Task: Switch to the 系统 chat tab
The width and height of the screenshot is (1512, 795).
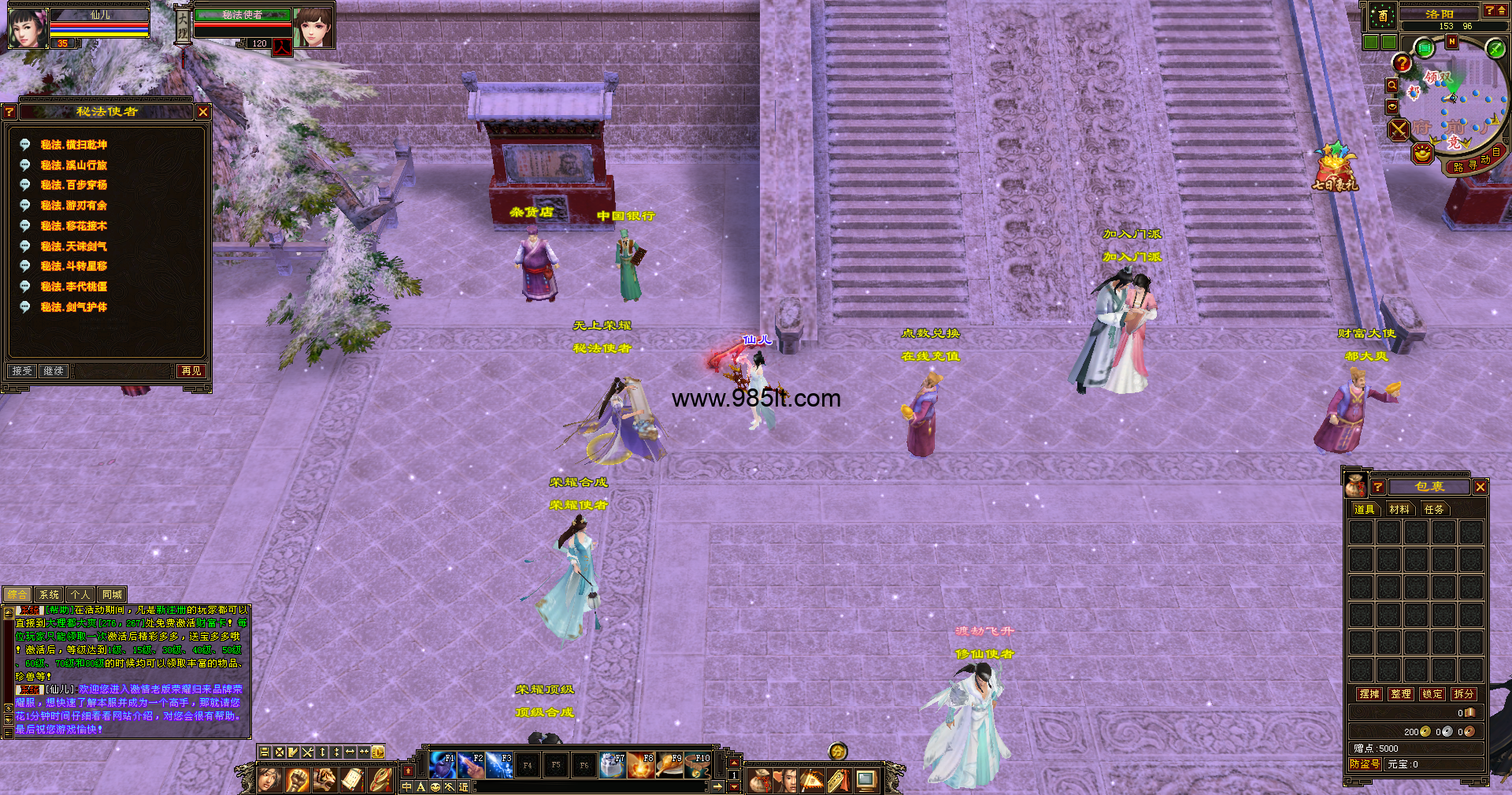Action: 49,595
